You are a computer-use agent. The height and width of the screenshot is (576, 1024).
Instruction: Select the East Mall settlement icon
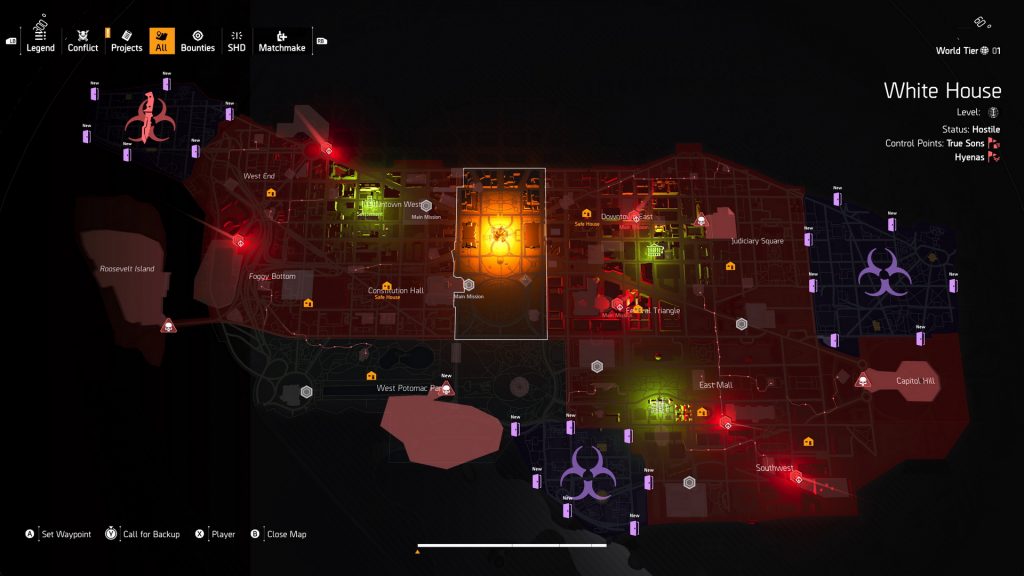click(658, 405)
